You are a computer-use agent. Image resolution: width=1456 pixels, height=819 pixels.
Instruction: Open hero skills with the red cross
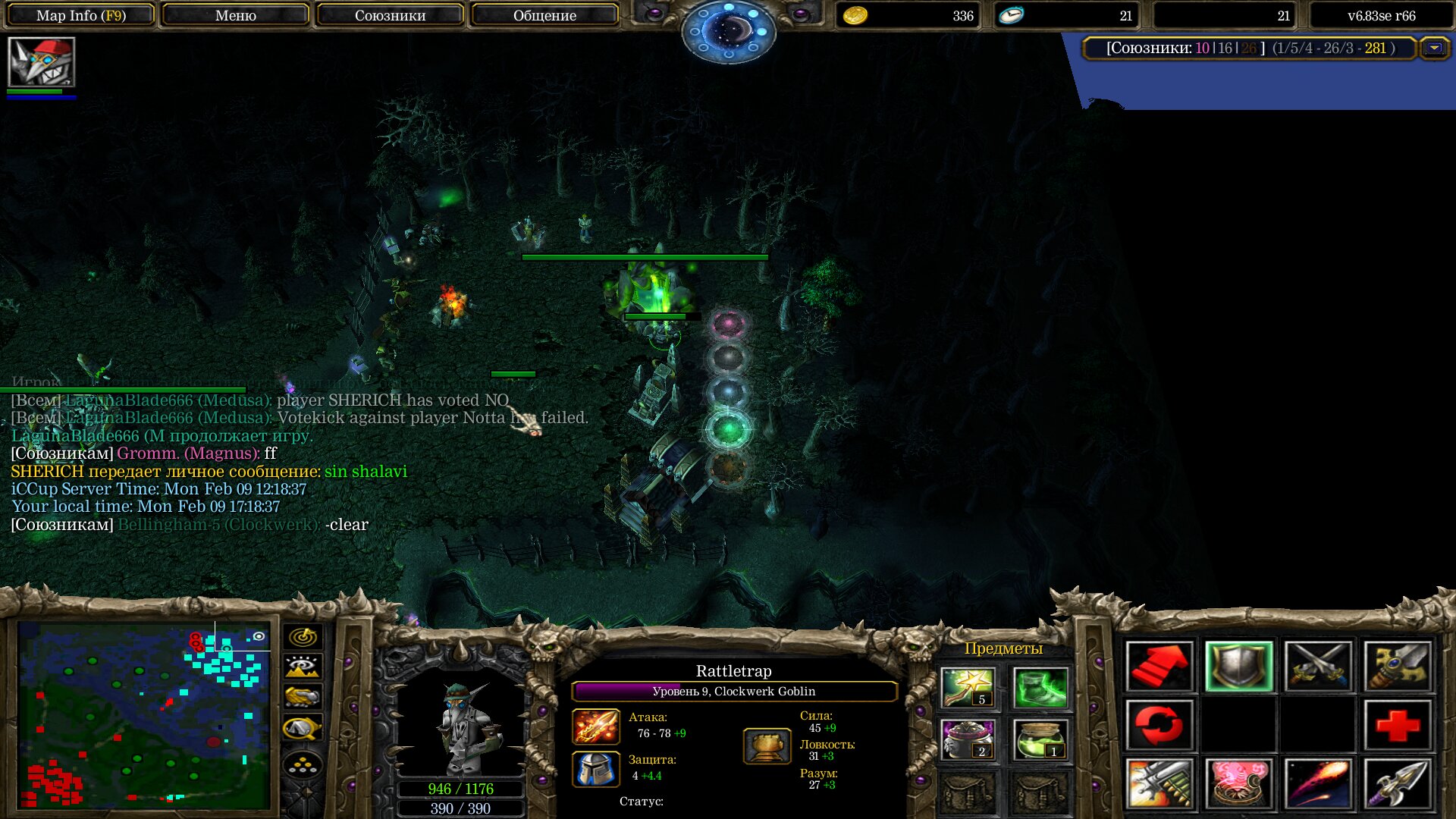pyautogui.click(x=1397, y=726)
